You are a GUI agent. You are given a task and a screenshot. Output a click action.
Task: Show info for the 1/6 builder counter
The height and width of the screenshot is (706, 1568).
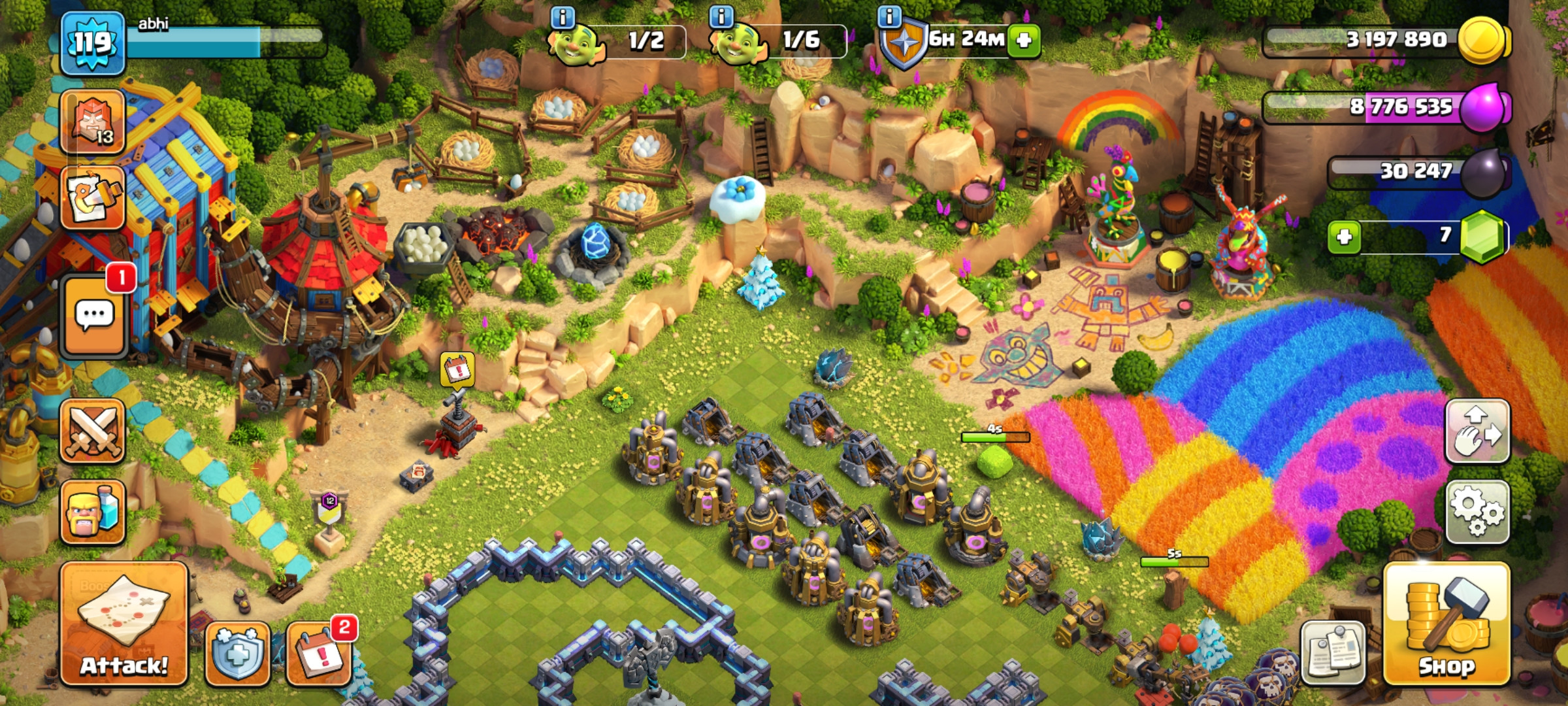tap(721, 16)
